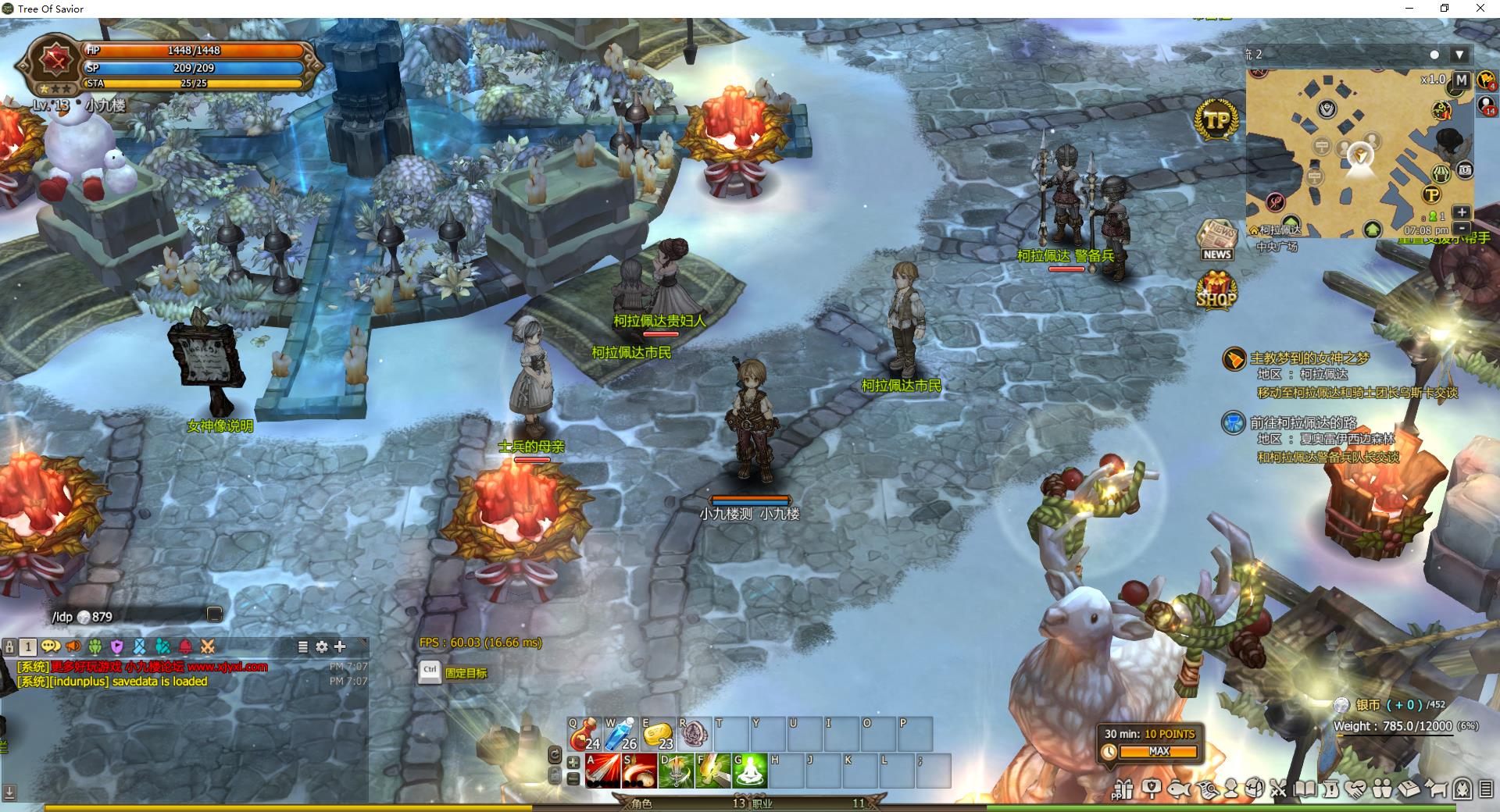Open chat settings gear icon
This screenshot has width=1500, height=812.
pos(322,646)
